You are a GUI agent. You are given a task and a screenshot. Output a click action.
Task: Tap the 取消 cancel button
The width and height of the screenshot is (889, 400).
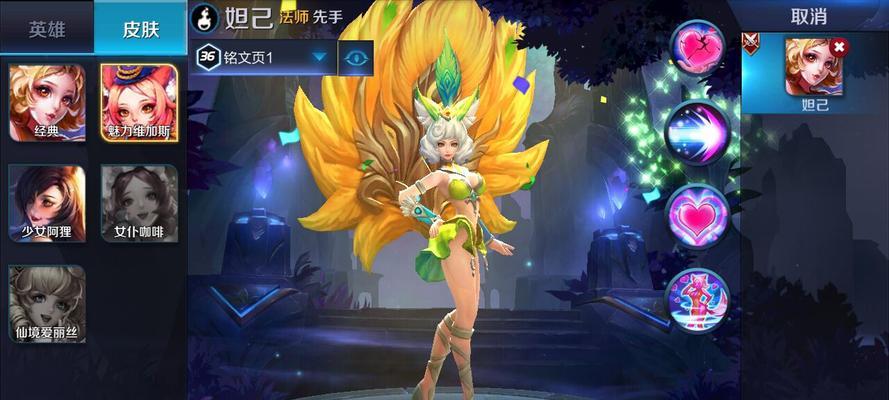pos(807,17)
